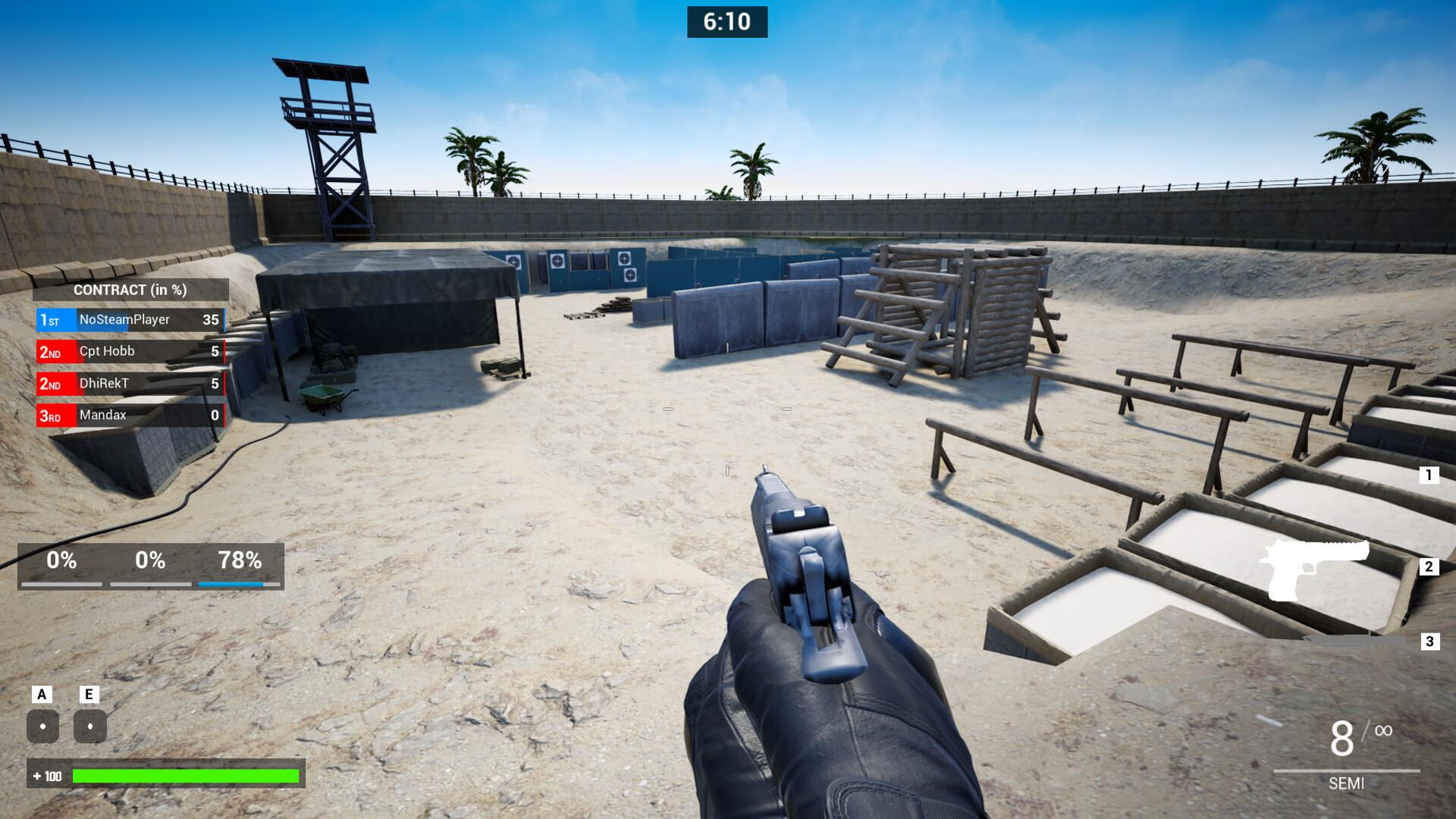
Task: Click the A keybind indicator icon
Action: point(42,724)
